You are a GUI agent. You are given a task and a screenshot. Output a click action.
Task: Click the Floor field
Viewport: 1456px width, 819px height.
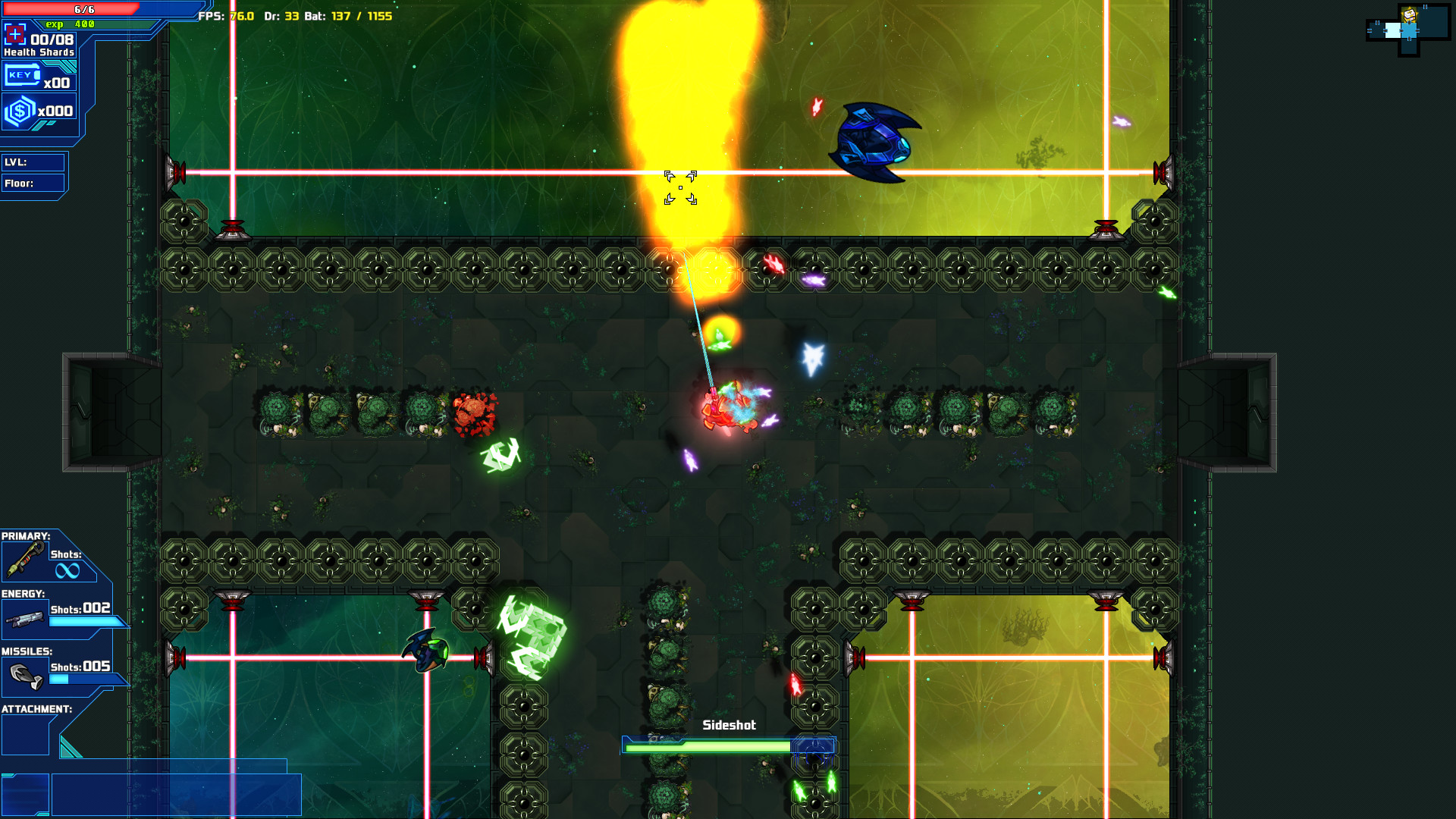pos(33,183)
